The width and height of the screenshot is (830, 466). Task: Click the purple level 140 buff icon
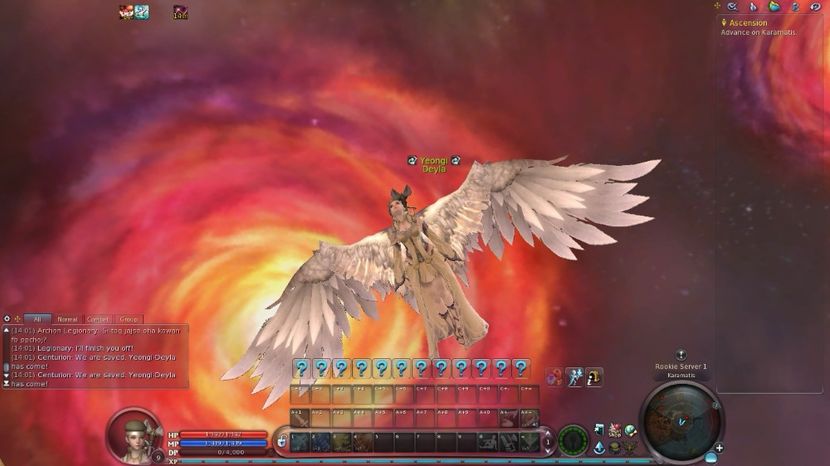coord(180,12)
